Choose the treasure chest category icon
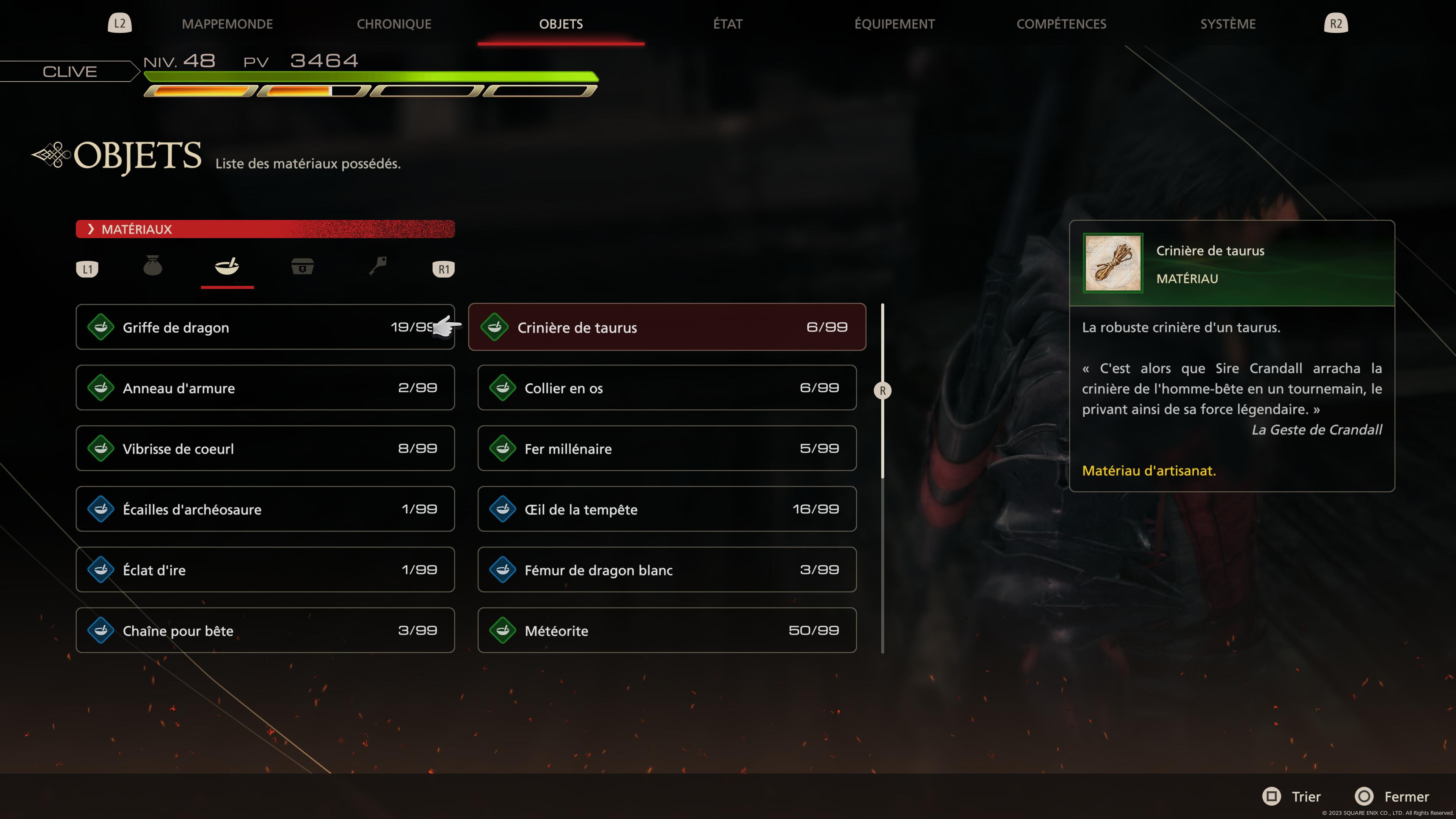The width and height of the screenshot is (1456, 819). [303, 266]
